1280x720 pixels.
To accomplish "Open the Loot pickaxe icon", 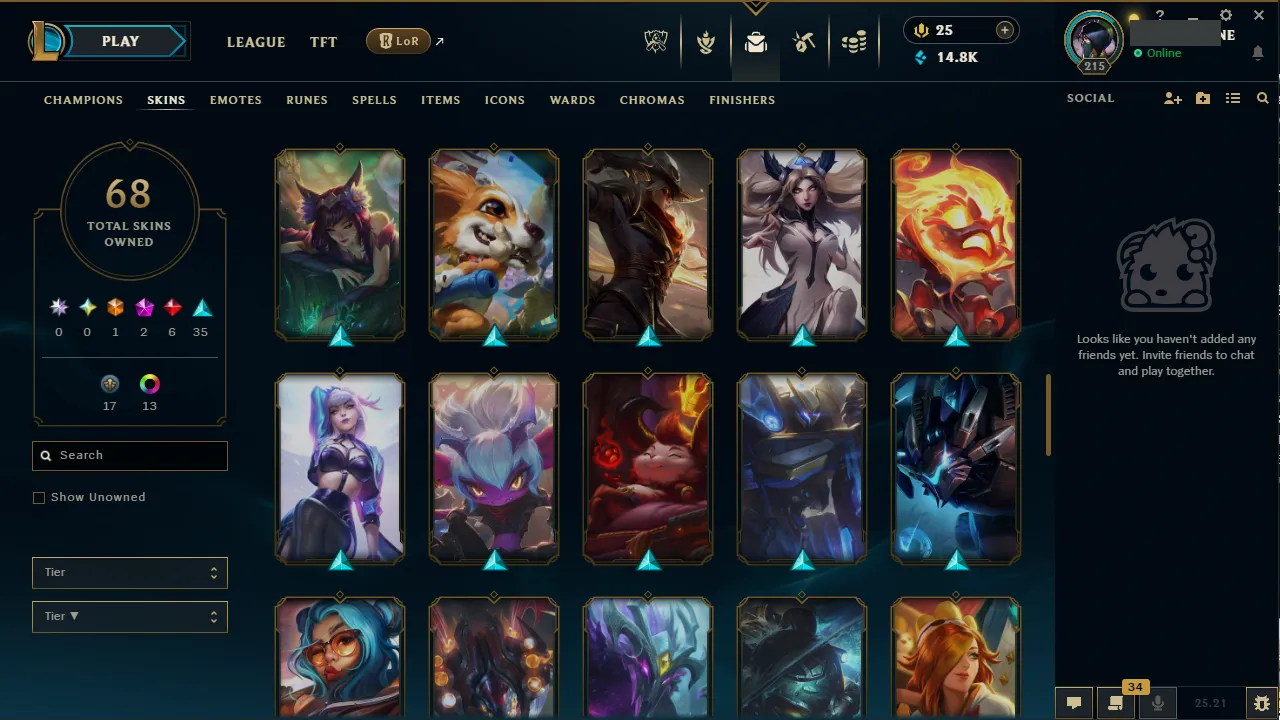I will click(804, 41).
